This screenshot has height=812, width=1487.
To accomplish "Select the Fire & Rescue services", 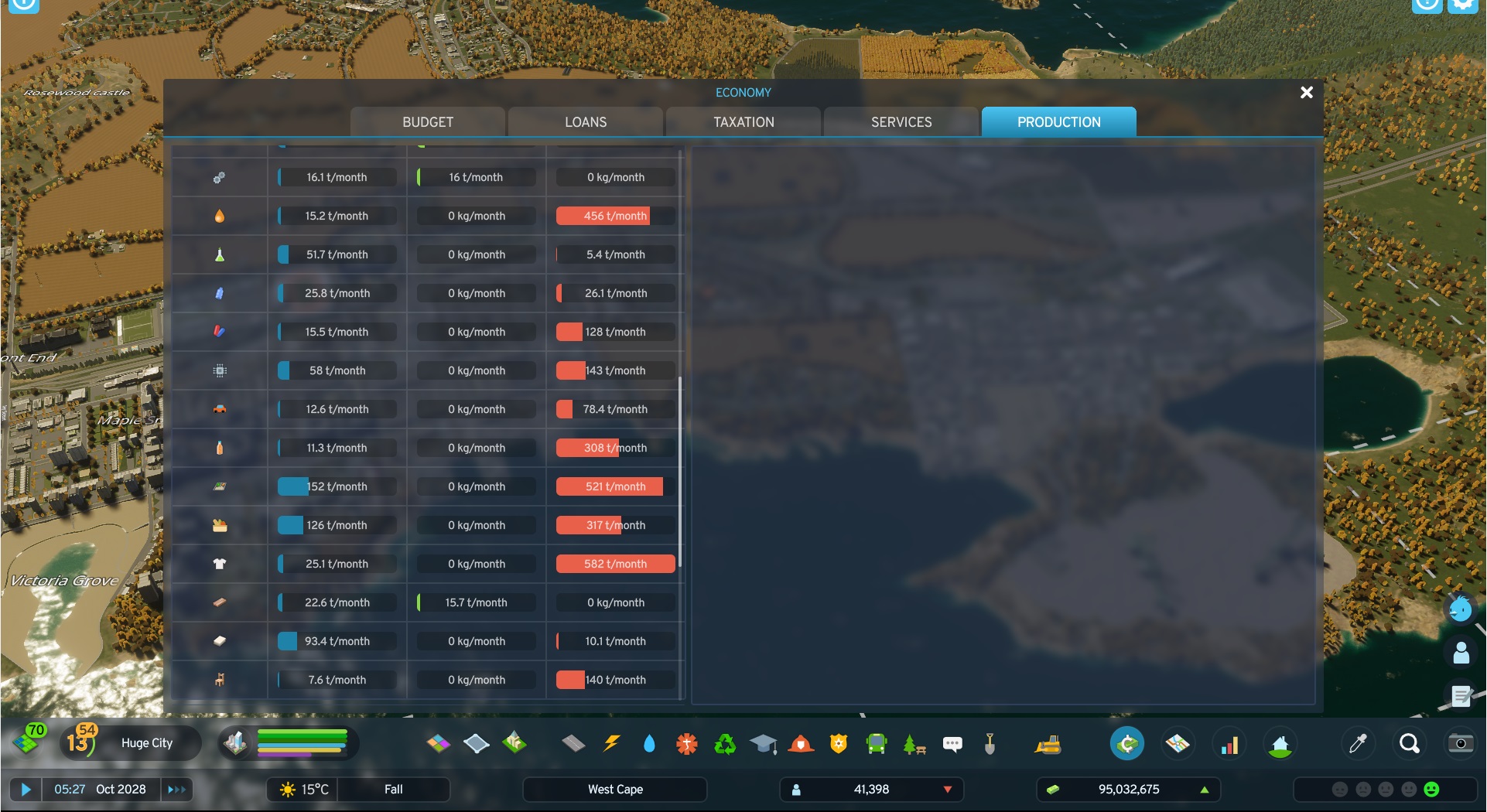I will pyautogui.click(x=801, y=743).
